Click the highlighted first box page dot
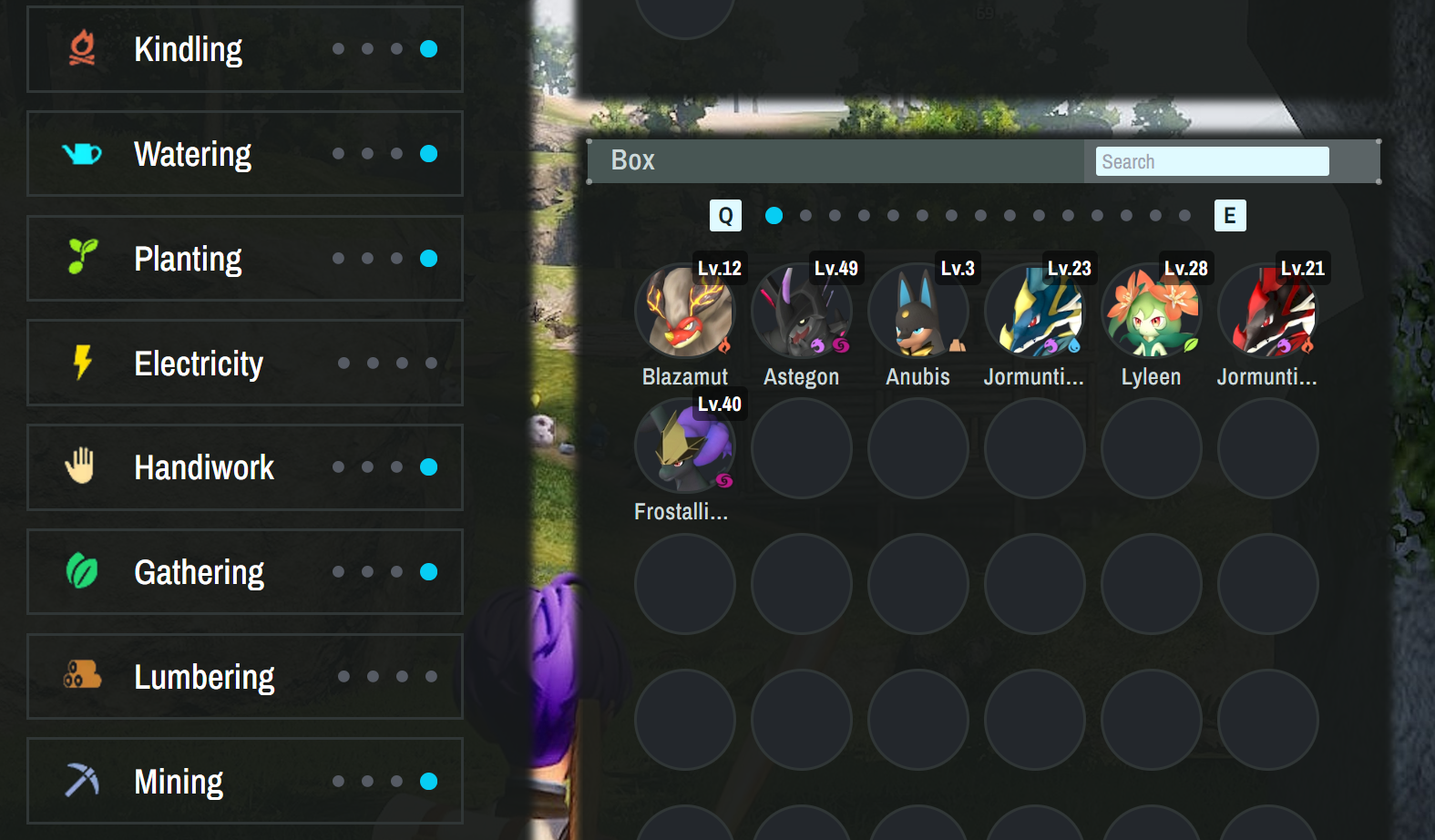 click(774, 216)
